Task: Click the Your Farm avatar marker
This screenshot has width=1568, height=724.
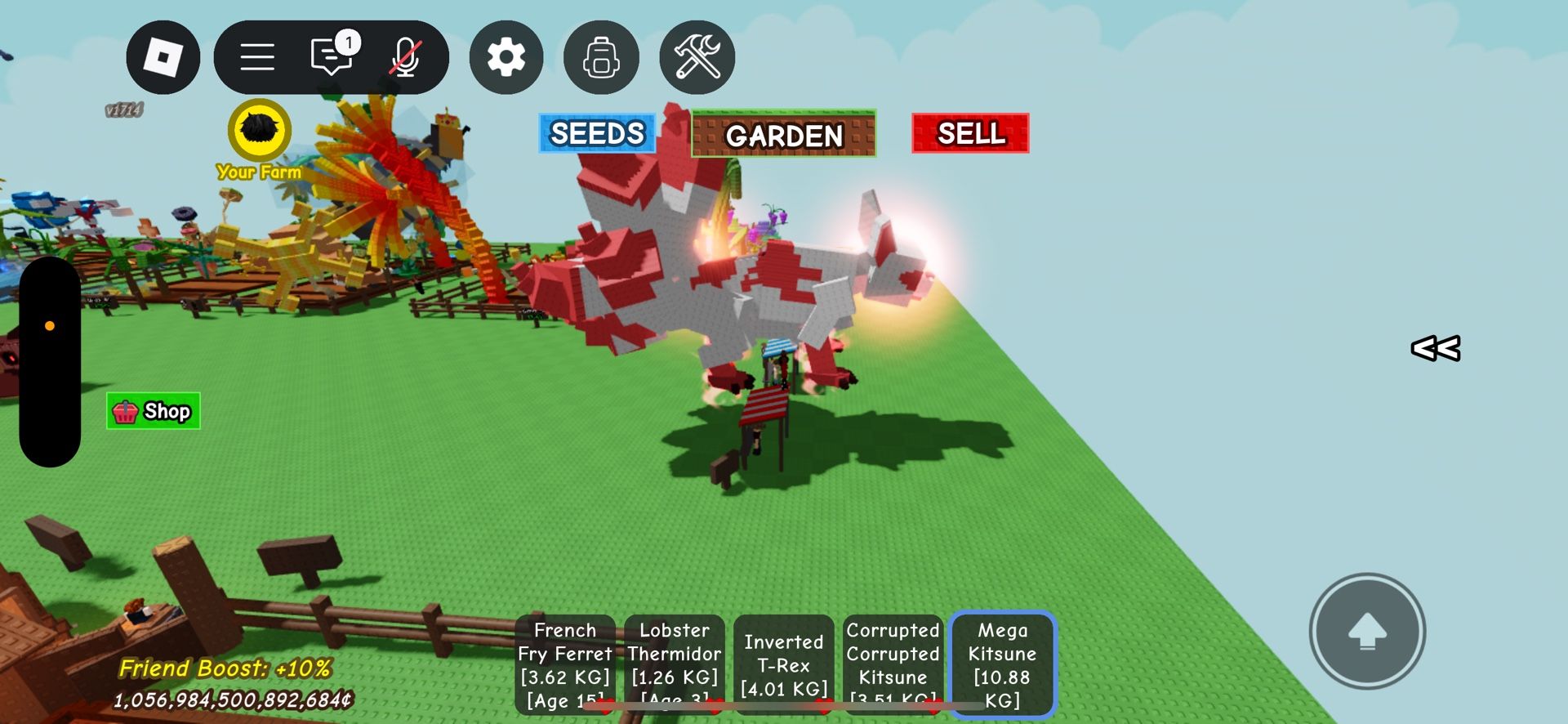Action: 260,131
